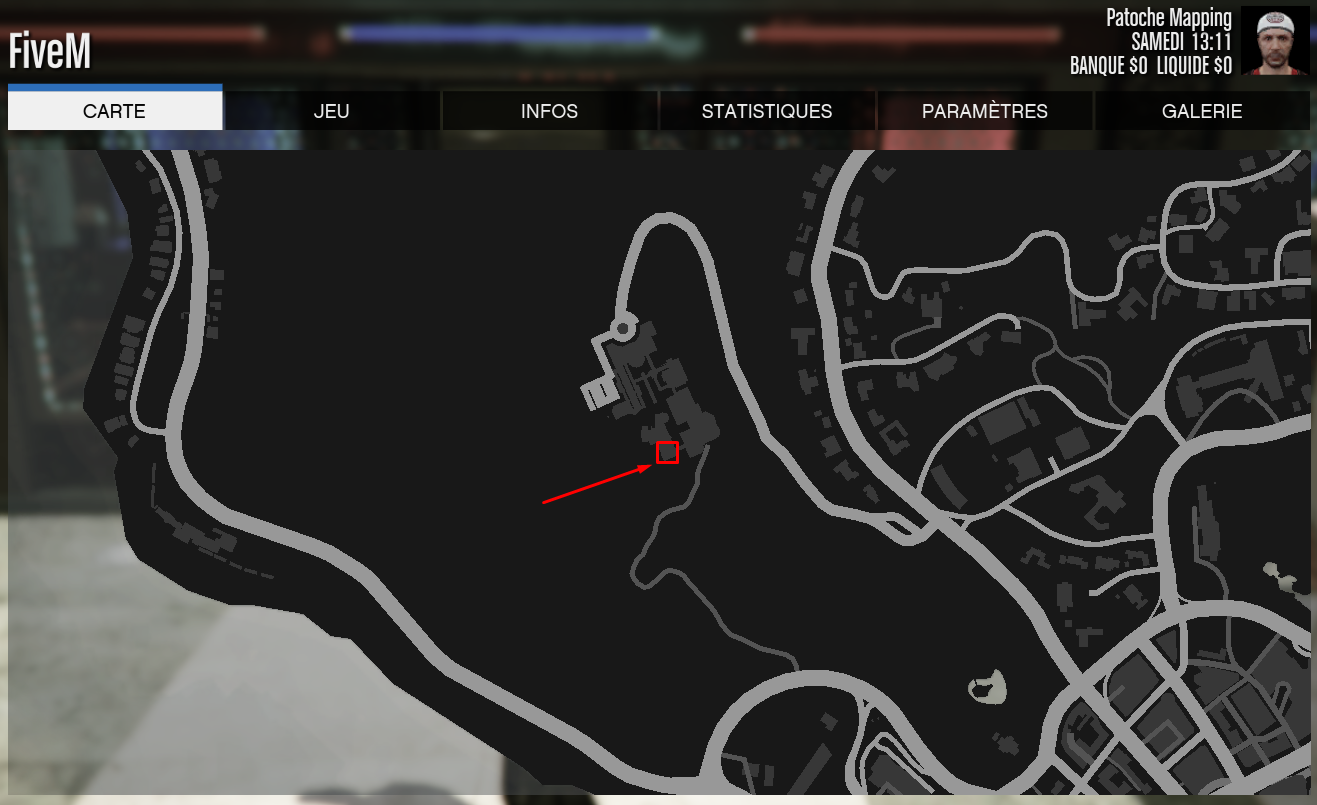
Task: Switch to the CARTE tab
Action: click(114, 111)
